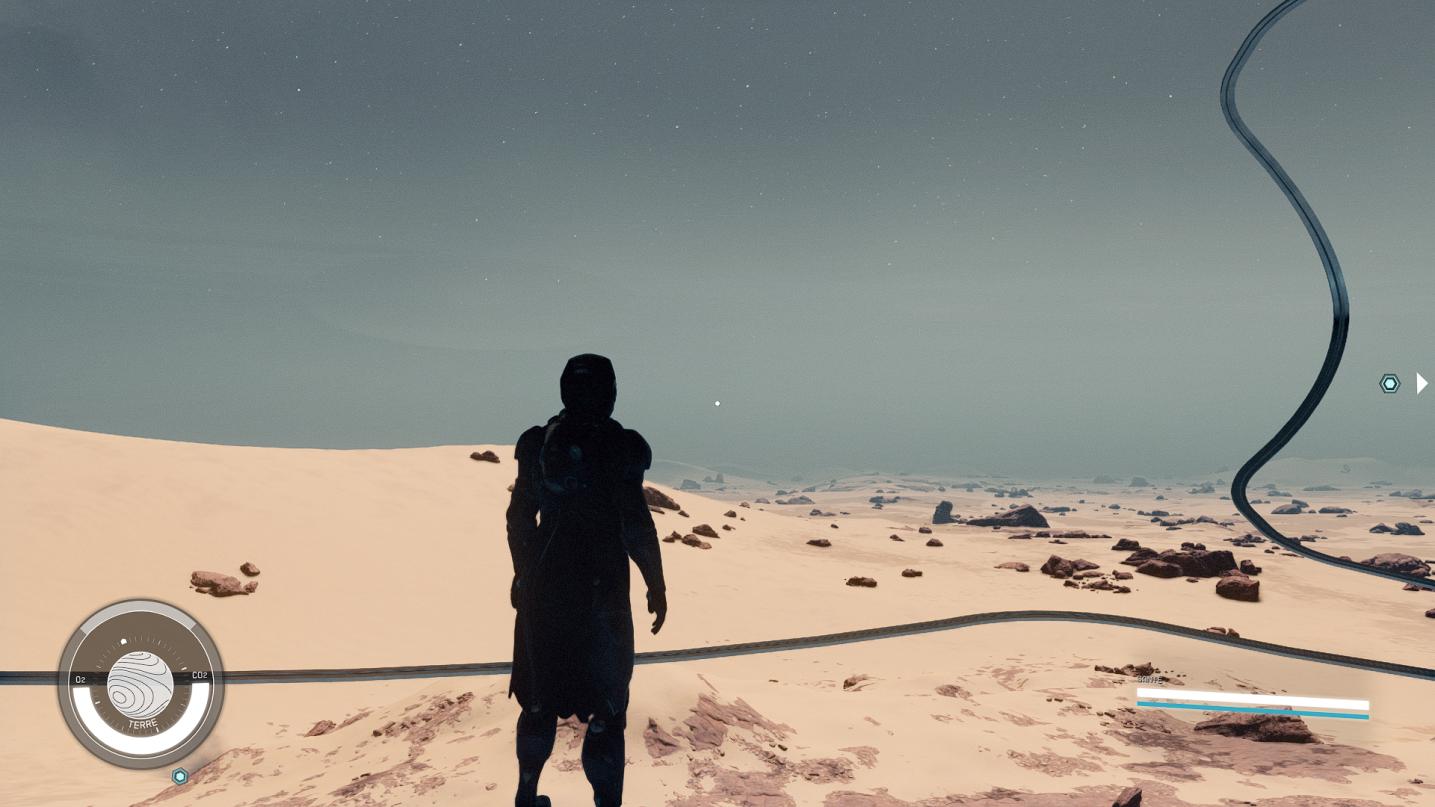Click the CO2 gauge label on the compass
1435x807 pixels.
click(x=200, y=676)
